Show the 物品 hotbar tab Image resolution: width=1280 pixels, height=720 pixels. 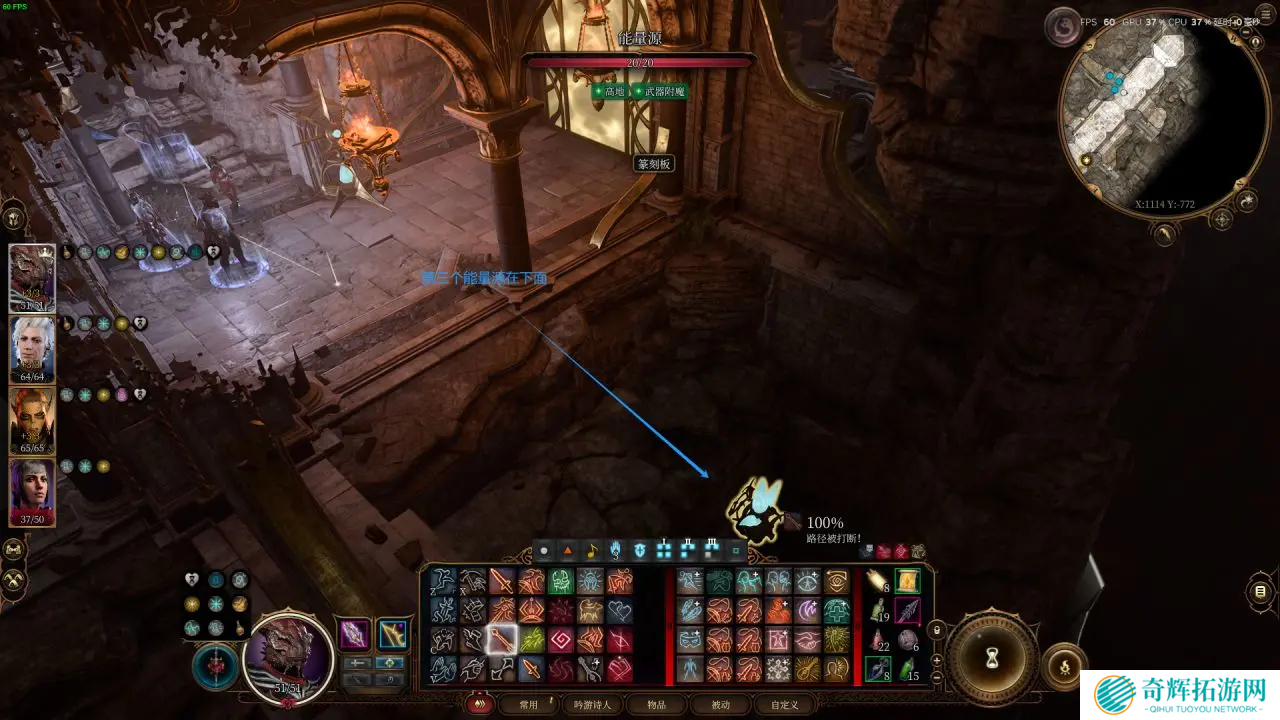pos(656,704)
